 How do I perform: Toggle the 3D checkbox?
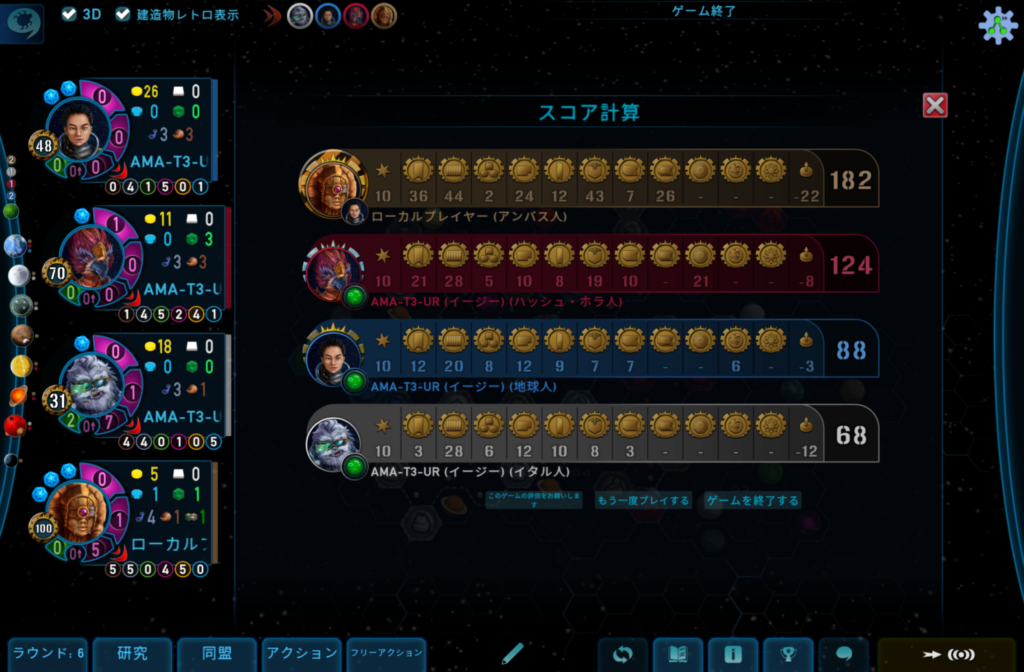pyautogui.click(x=69, y=14)
